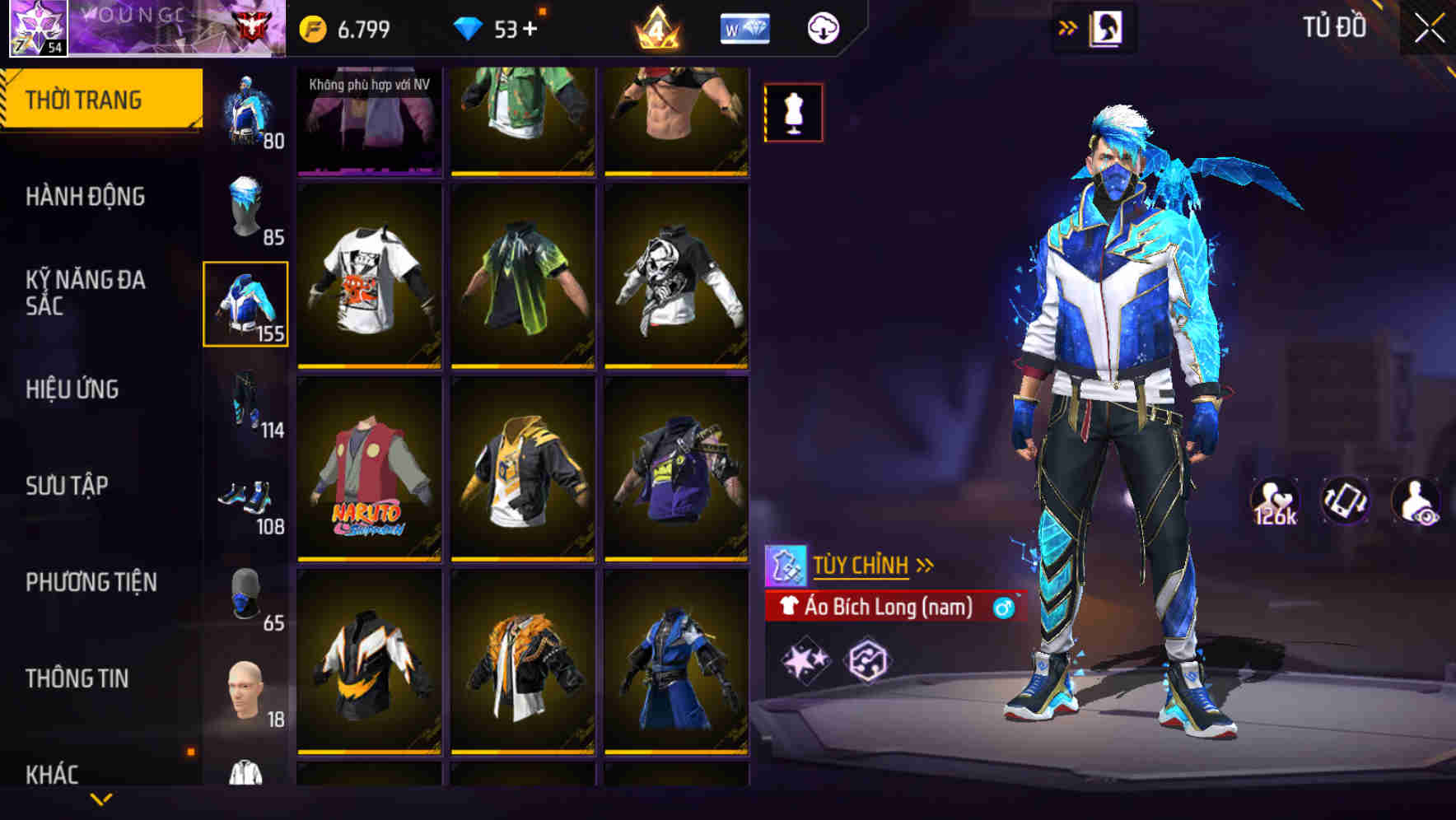Expand more categories via the bottom down chevron

point(101,797)
